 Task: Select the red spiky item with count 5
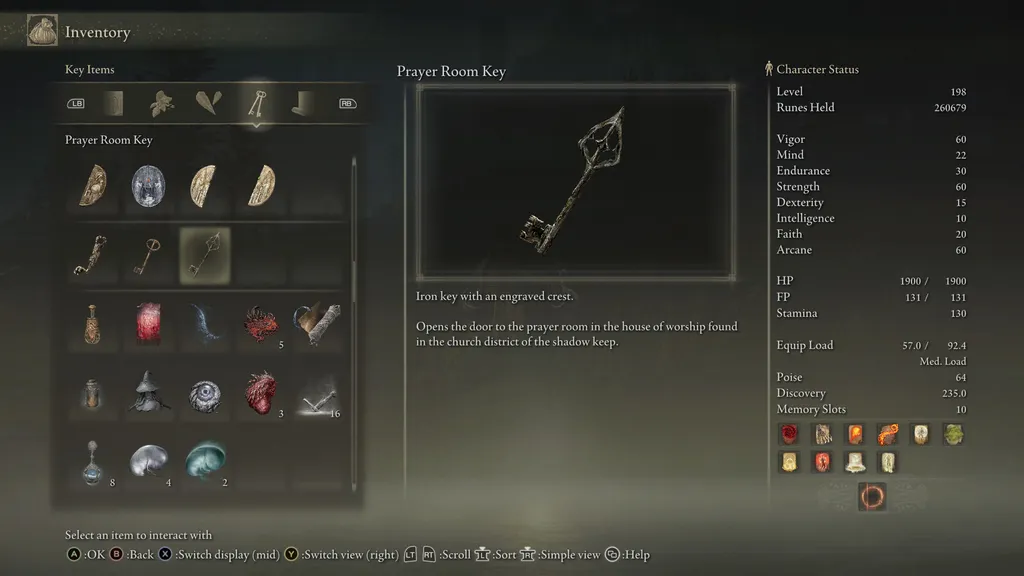pos(262,325)
